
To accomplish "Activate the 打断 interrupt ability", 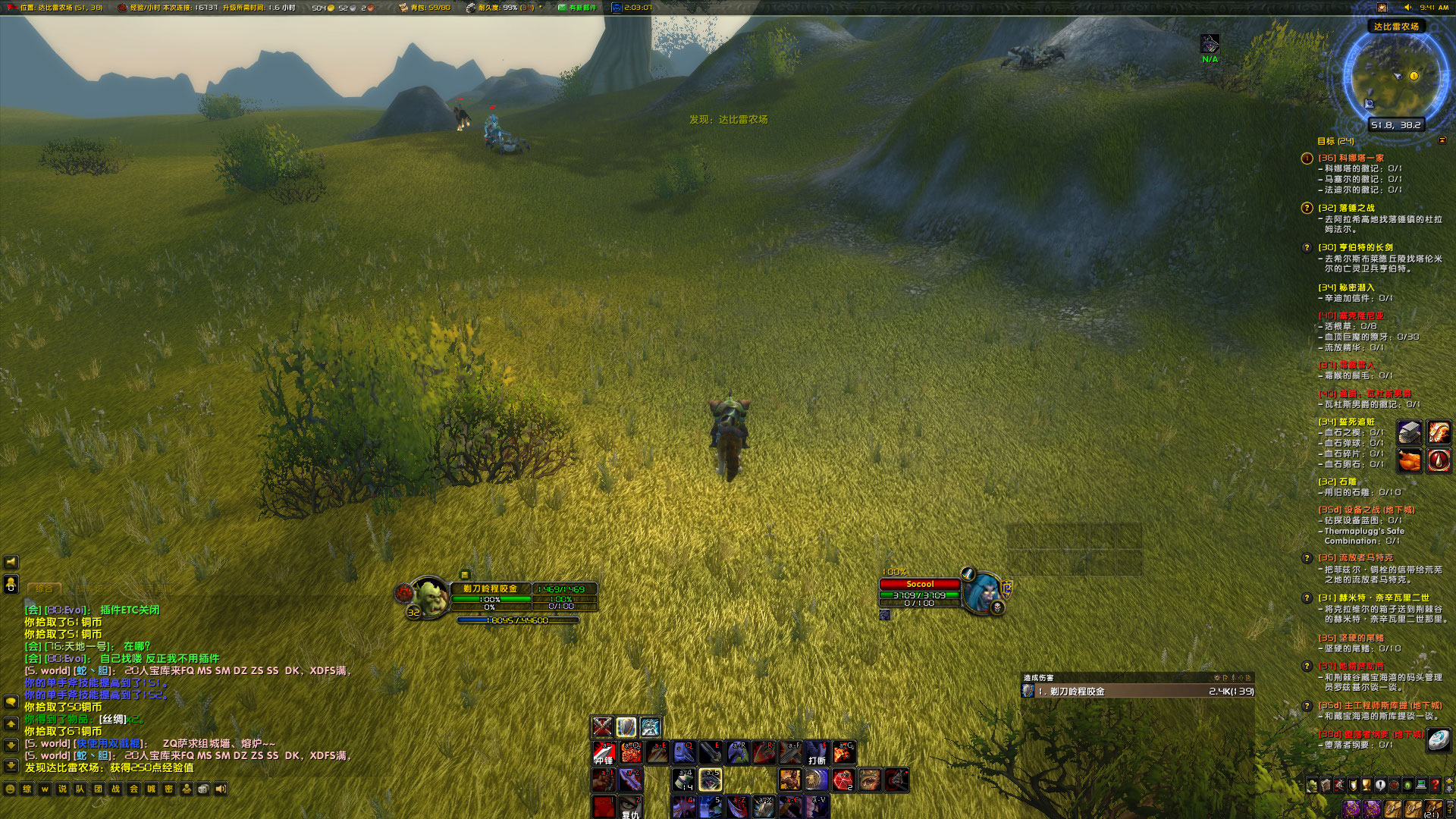I will tap(816, 753).
